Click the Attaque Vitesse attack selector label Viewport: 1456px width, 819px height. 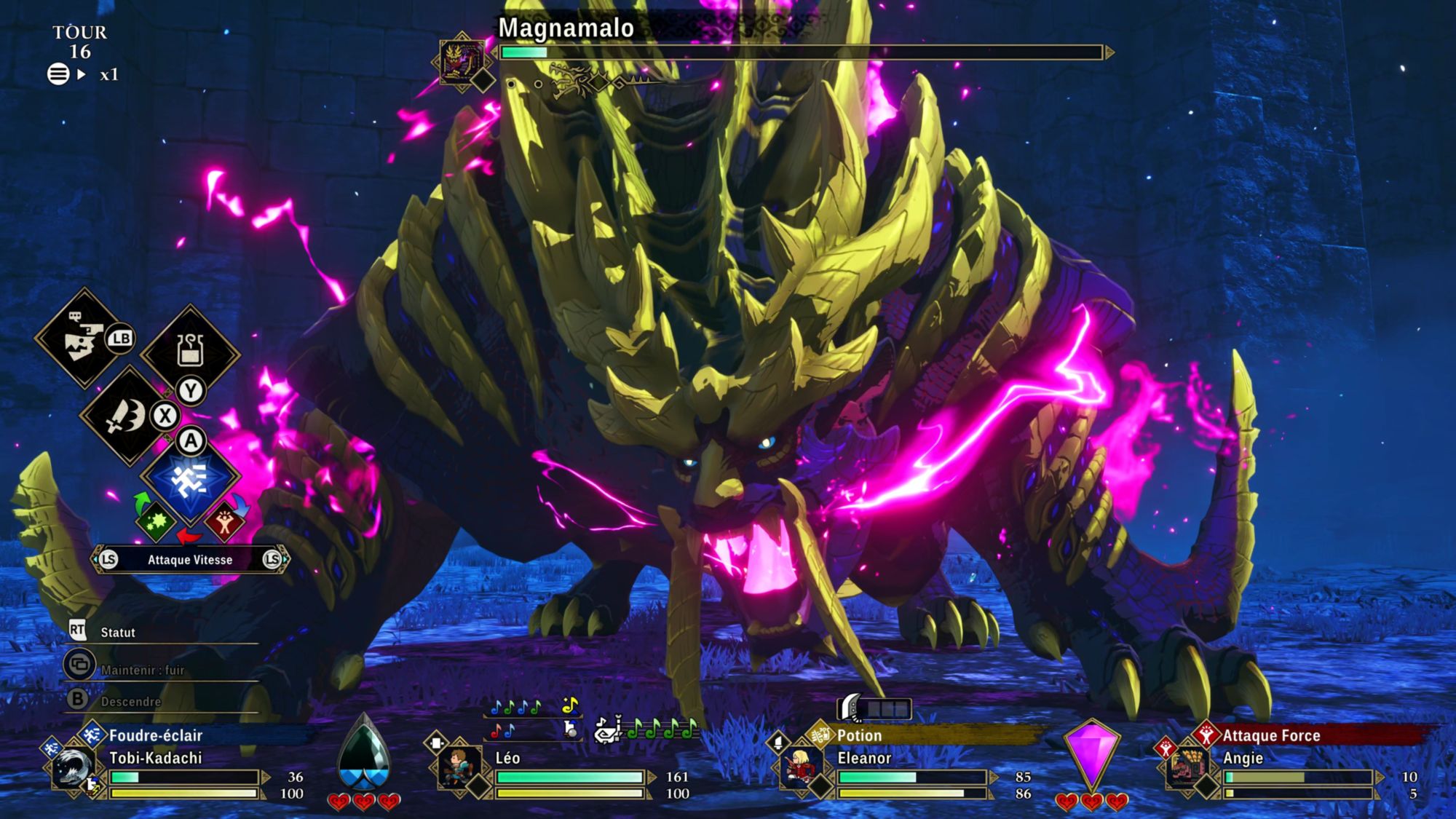190,560
